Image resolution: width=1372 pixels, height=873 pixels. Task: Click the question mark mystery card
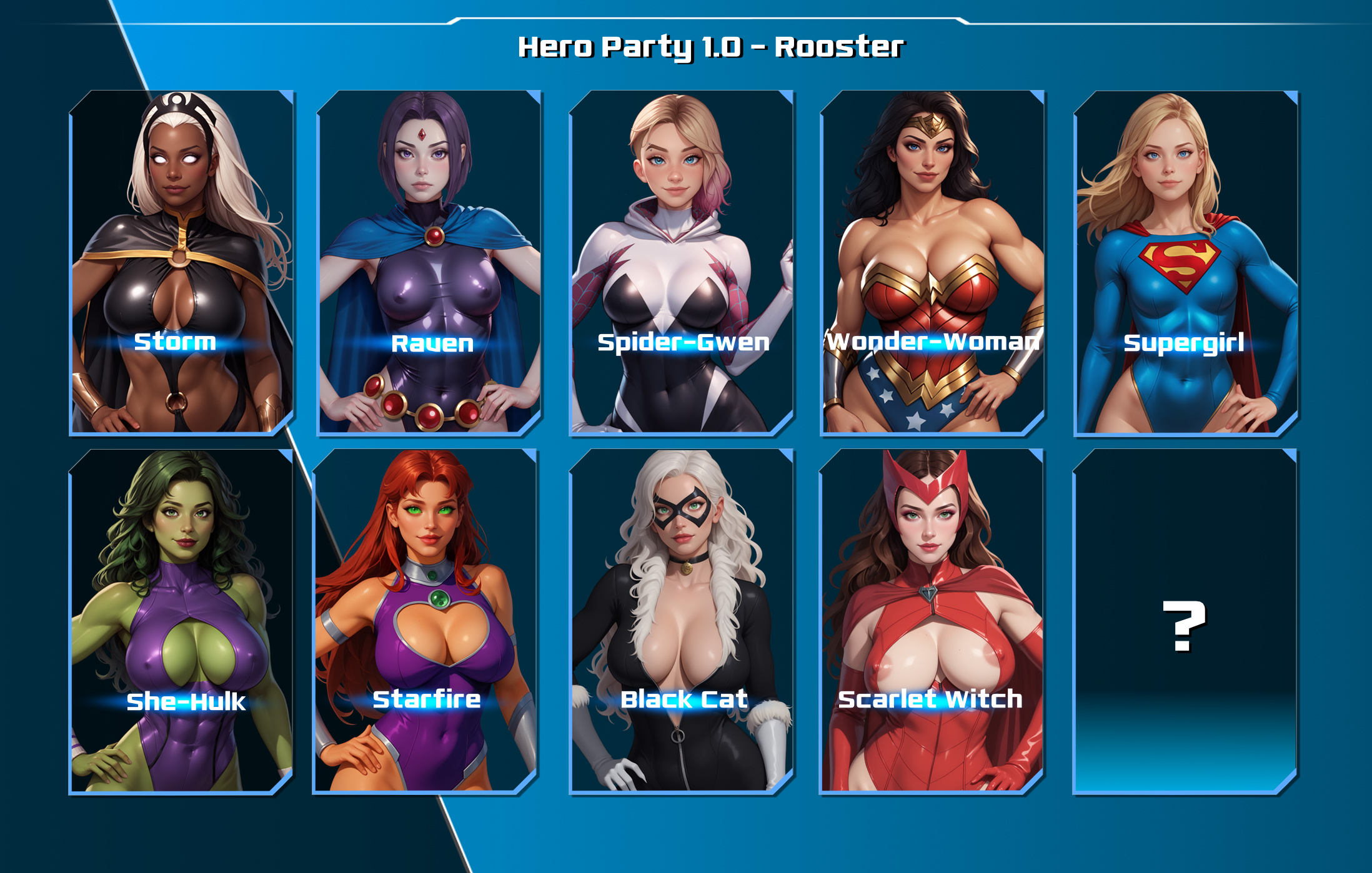[x=1185, y=621]
